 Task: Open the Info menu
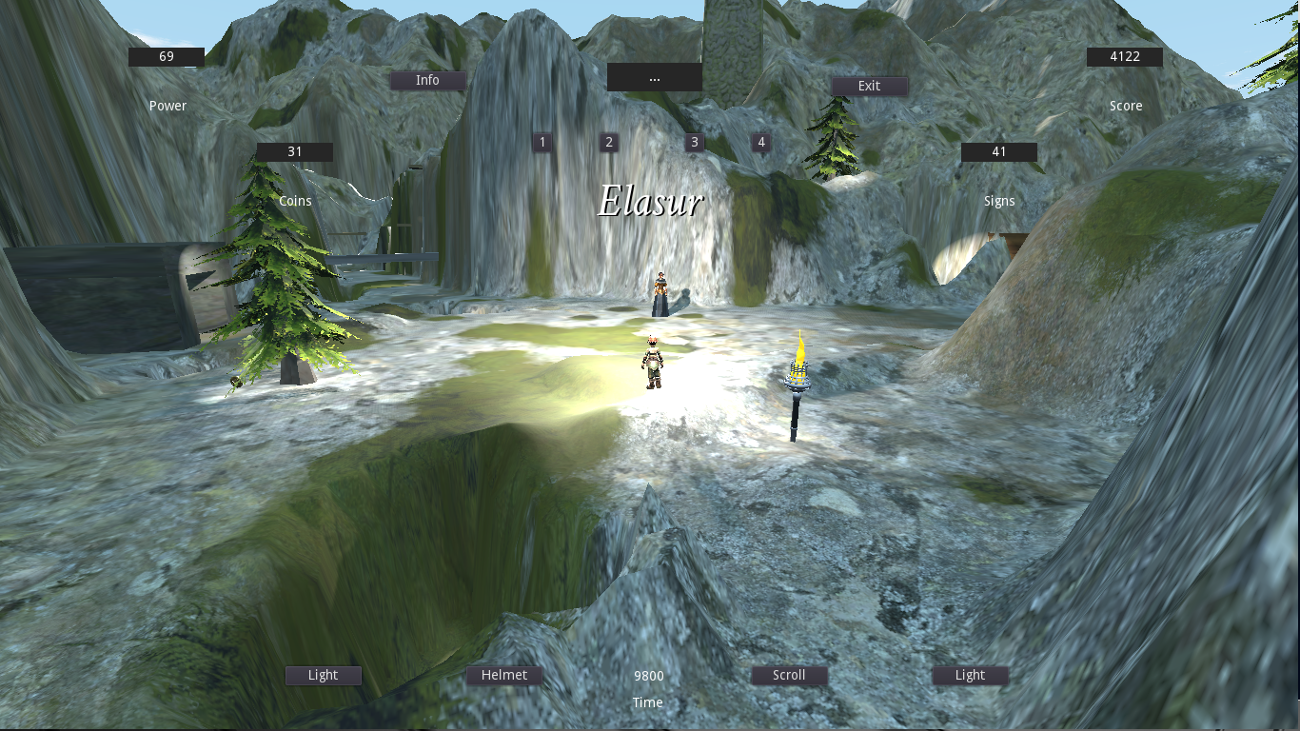(x=428, y=80)
